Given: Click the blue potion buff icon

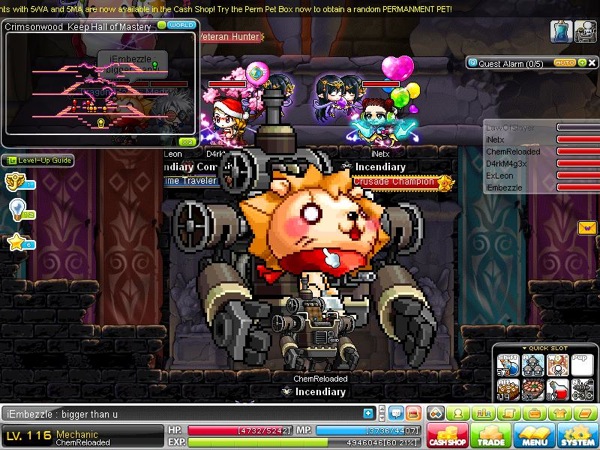Looking at the screenshot, I should [x=560, y=31].
